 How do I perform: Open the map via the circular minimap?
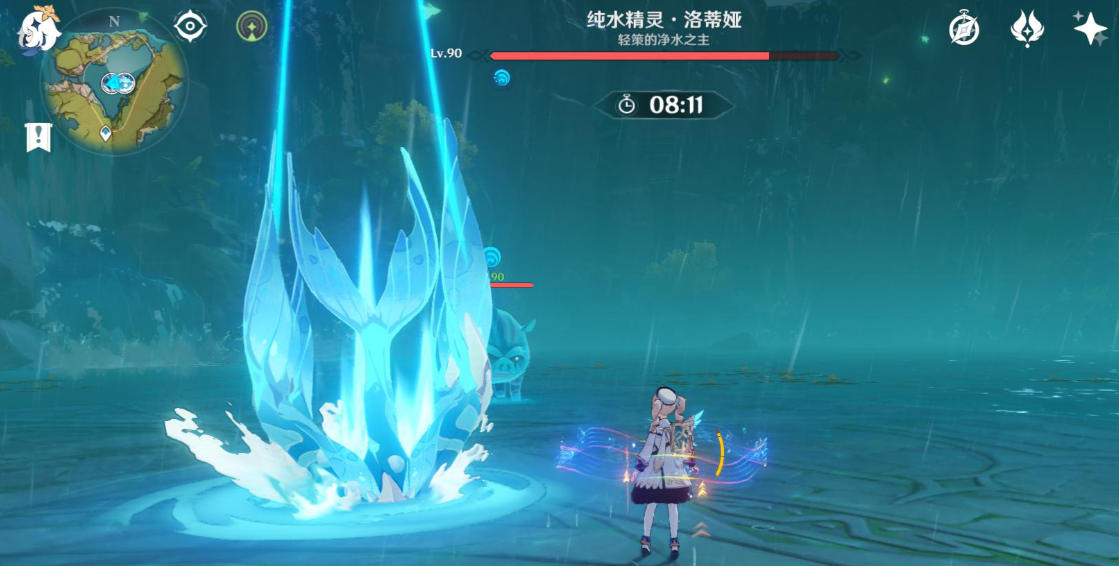(113, 83)
